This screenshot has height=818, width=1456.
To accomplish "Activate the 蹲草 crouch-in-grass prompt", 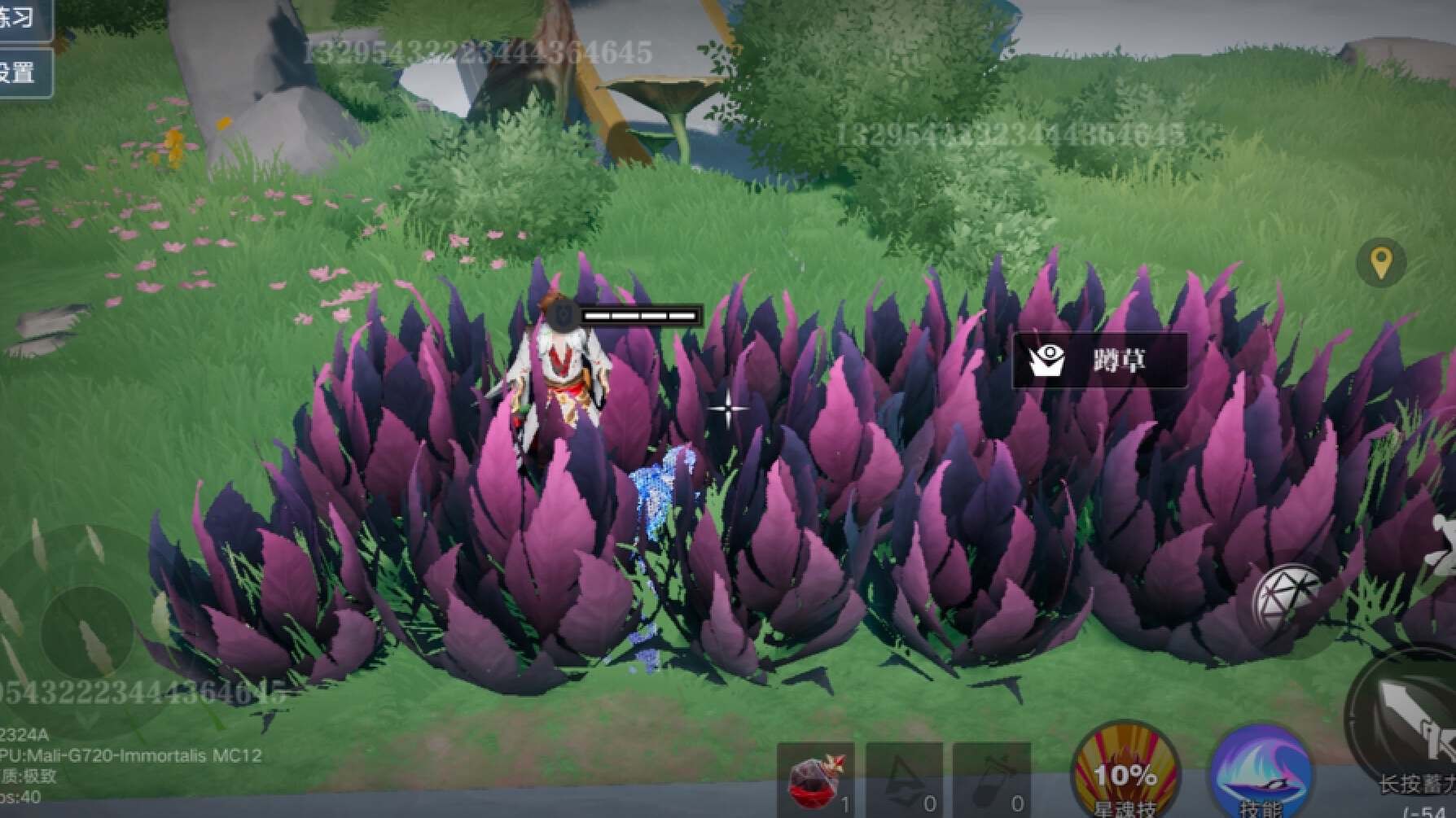I will click(1099, 360).
